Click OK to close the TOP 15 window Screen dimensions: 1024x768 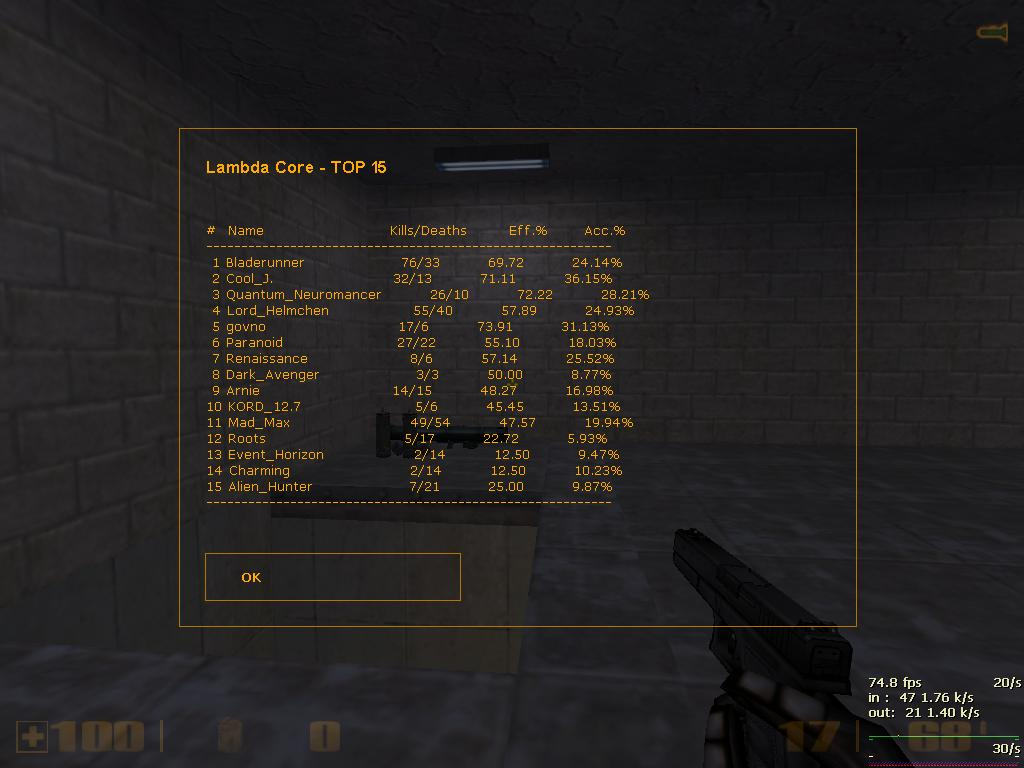[332, 577]
